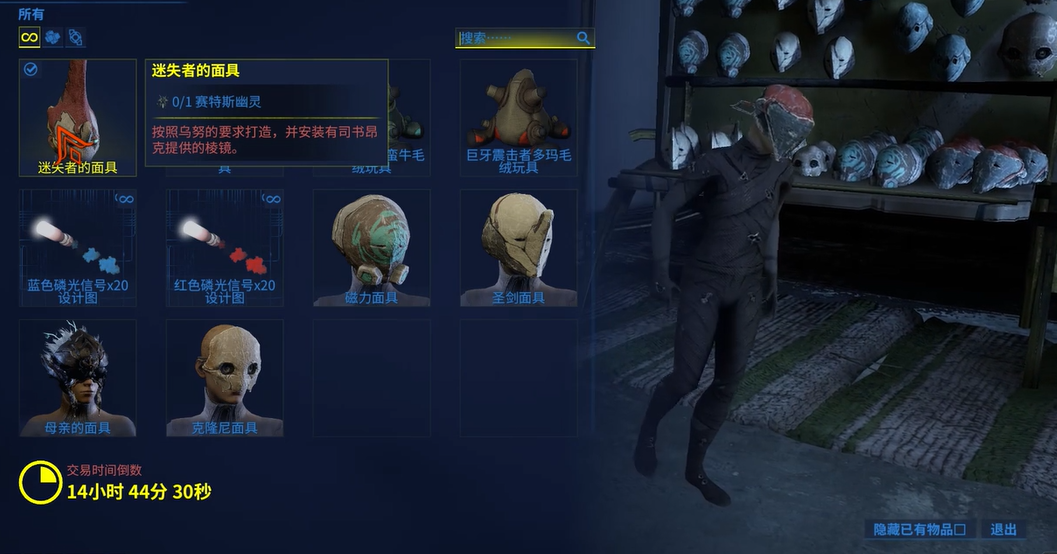The image size is (1057, 554).
Task: Pick the 红色磷光信号x20 blueprint
Action: (224, 248)
